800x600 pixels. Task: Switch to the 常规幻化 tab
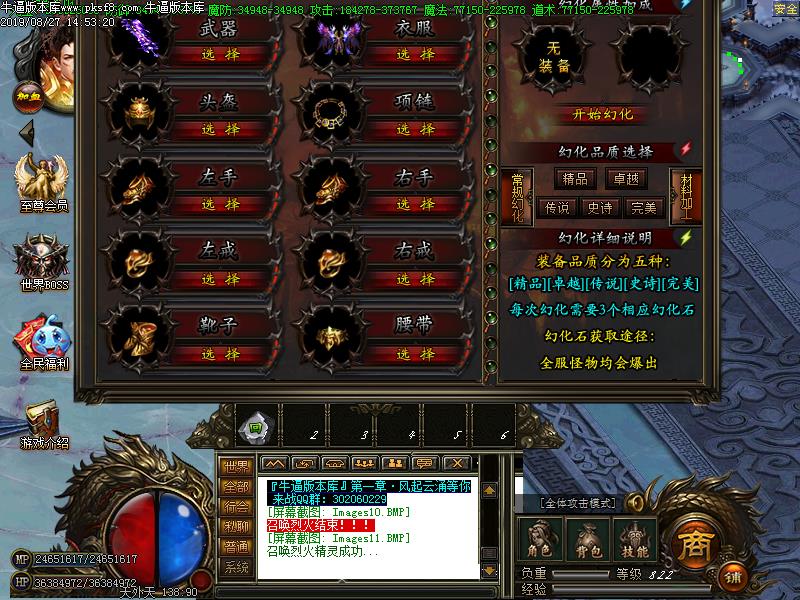pos(516,195)
